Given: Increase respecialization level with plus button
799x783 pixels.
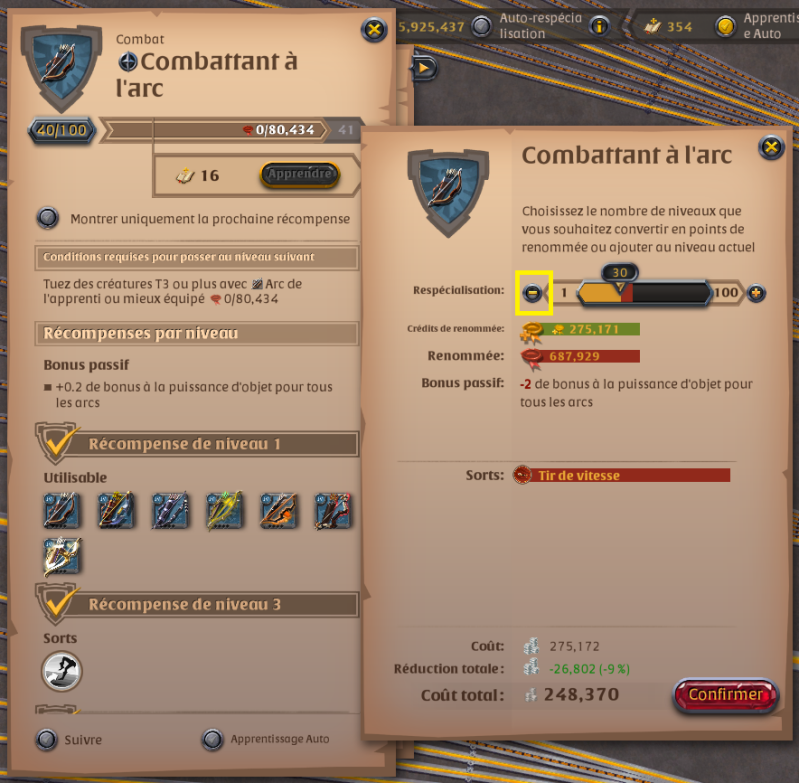Looking at the screenshot, I should coord(756,293).
